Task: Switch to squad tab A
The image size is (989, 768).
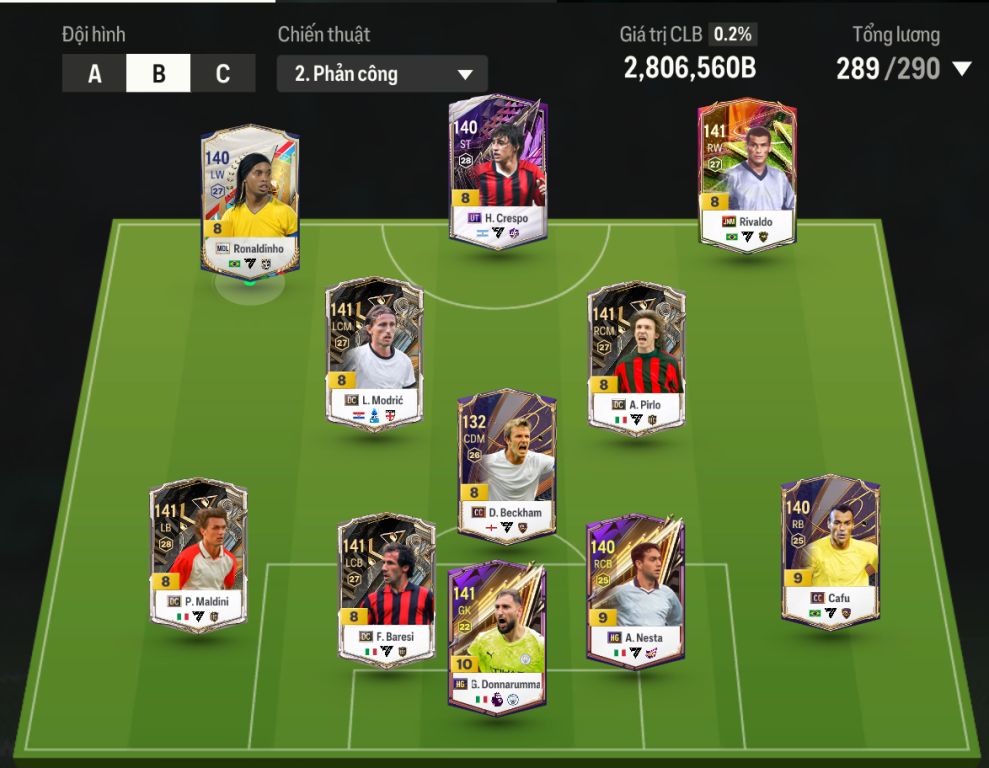Action: click(x=94, y=74)
